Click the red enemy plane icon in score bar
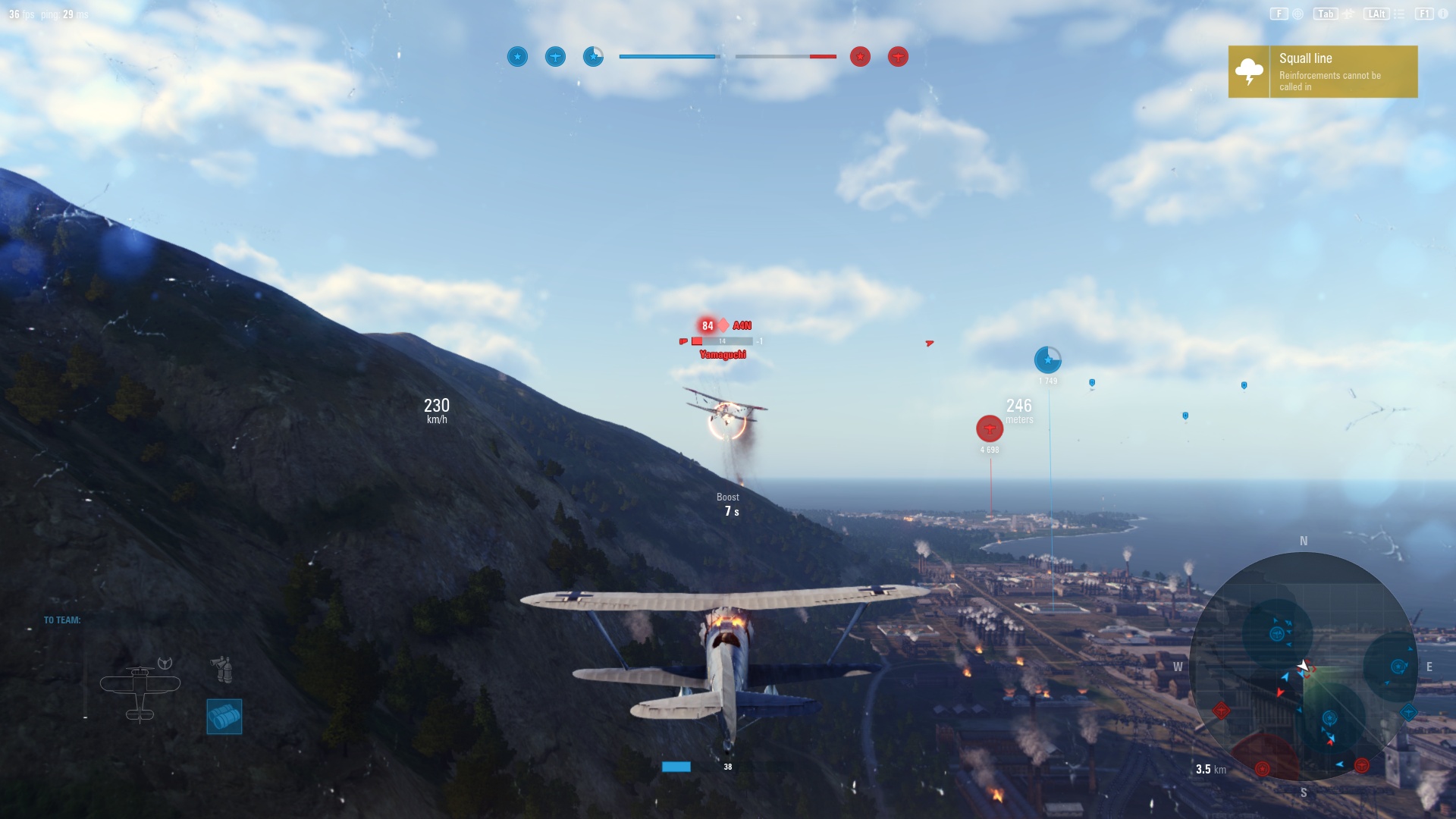 click(899, 56)
